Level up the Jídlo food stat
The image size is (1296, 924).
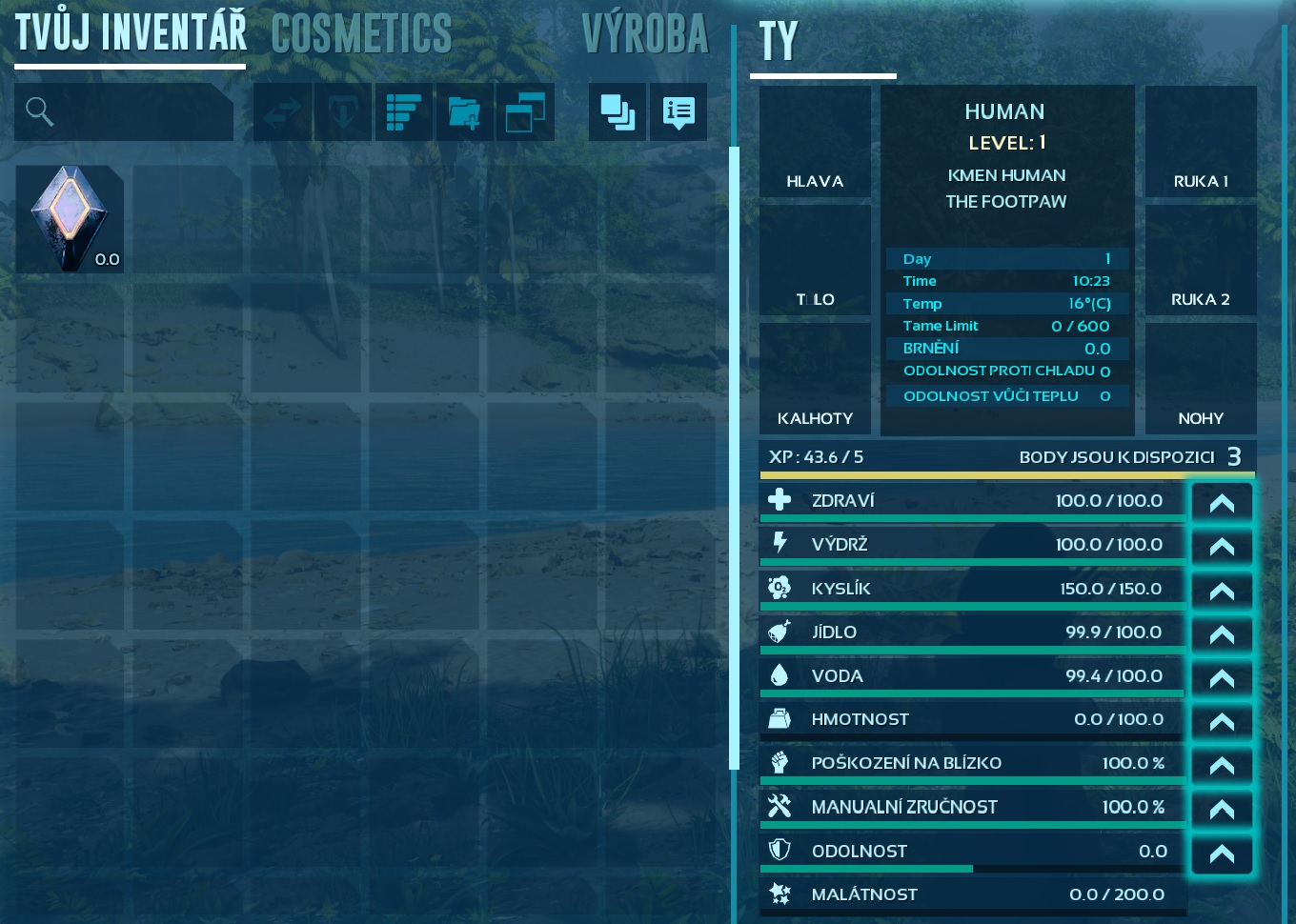(1222, 633)
